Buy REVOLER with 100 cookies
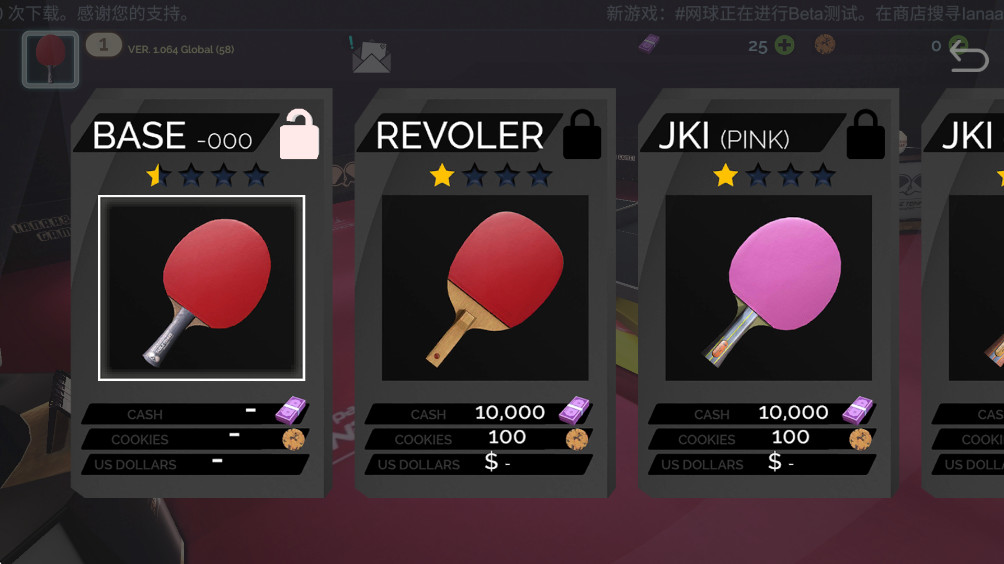This screenshot has height=564, width=1004. click(x=478, y=438)
